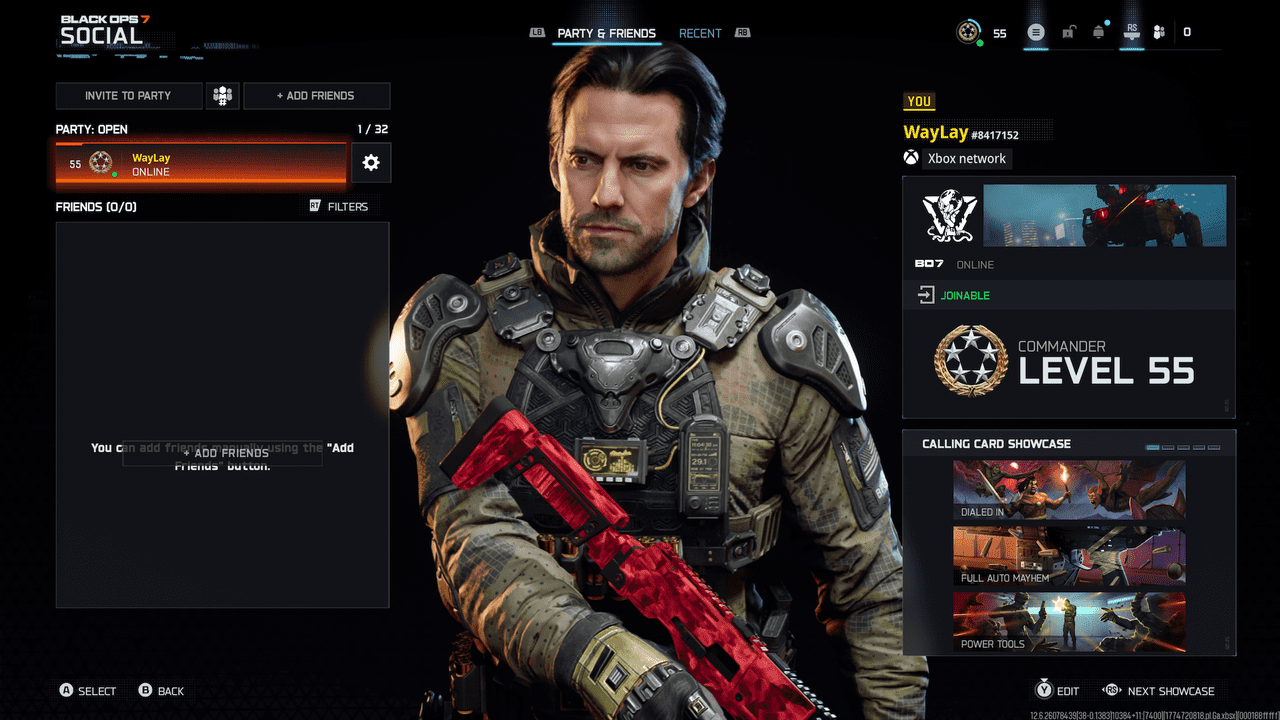Click the group party icon beside Invite to Party
The width and height of the screenshot is (1280, 720).
tap(222, 95)
